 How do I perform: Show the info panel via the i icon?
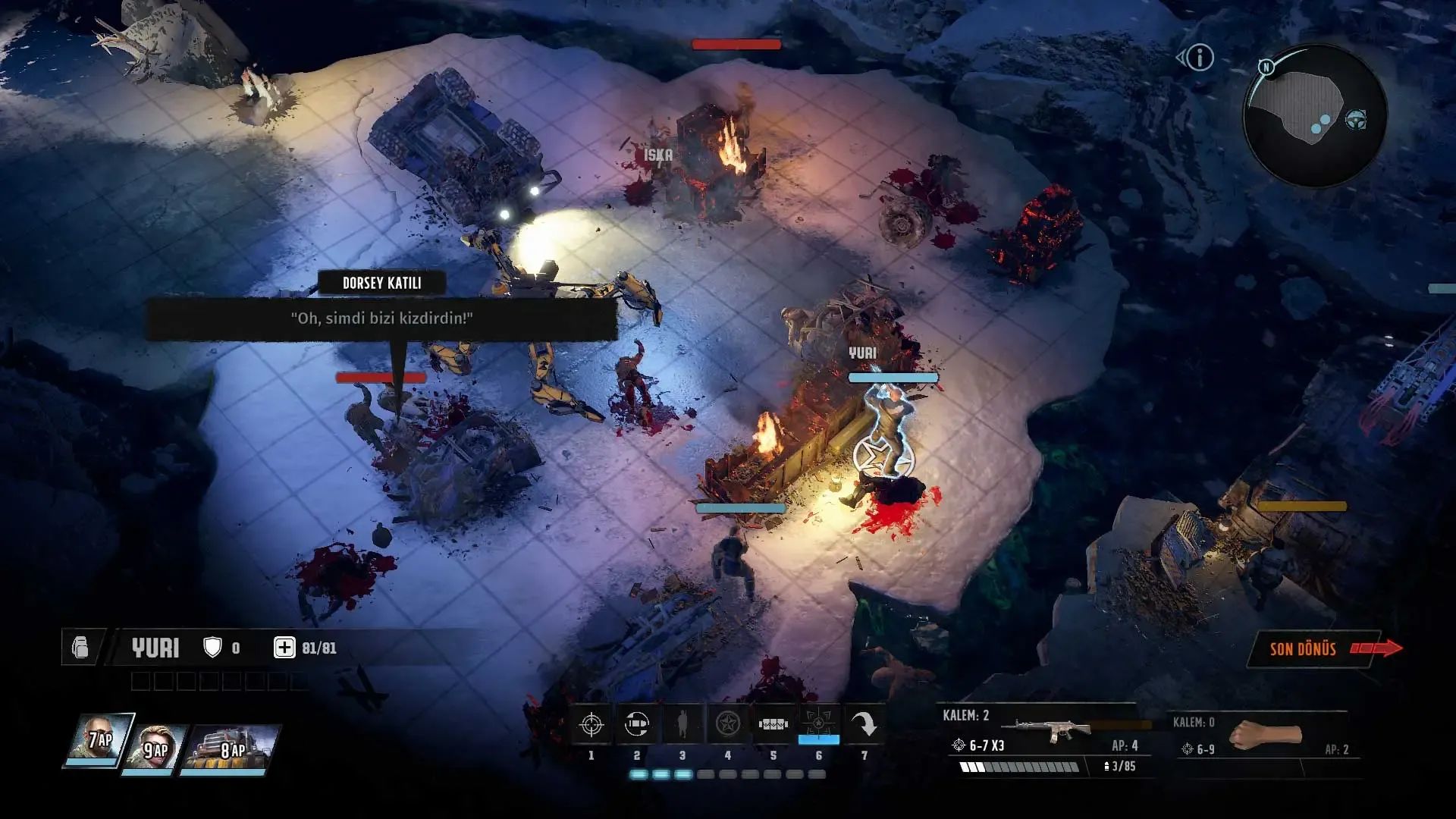(1200, 58)
